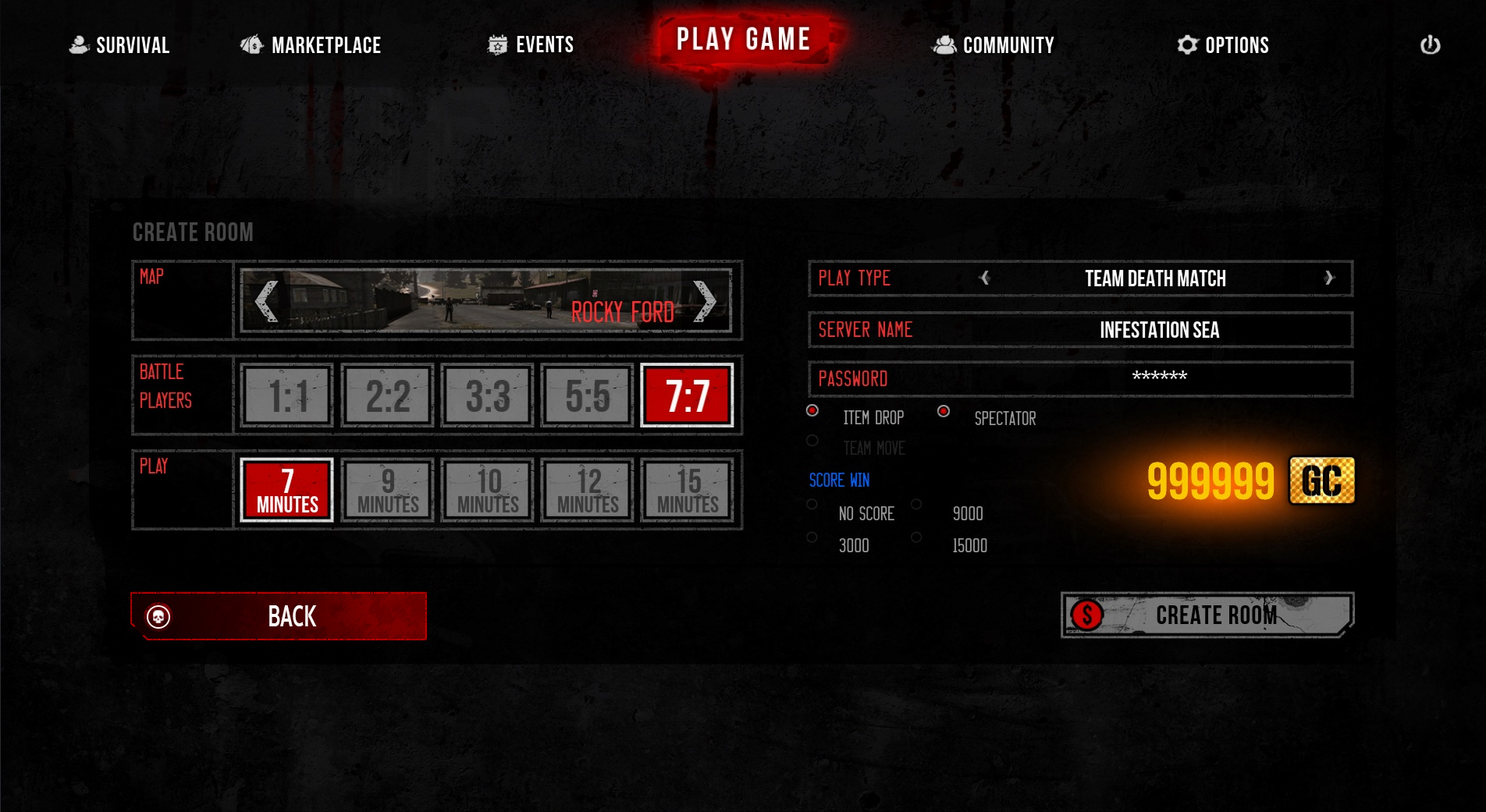Set play time to 10 minutes
1486x812 pixels.
coord(488,491)
